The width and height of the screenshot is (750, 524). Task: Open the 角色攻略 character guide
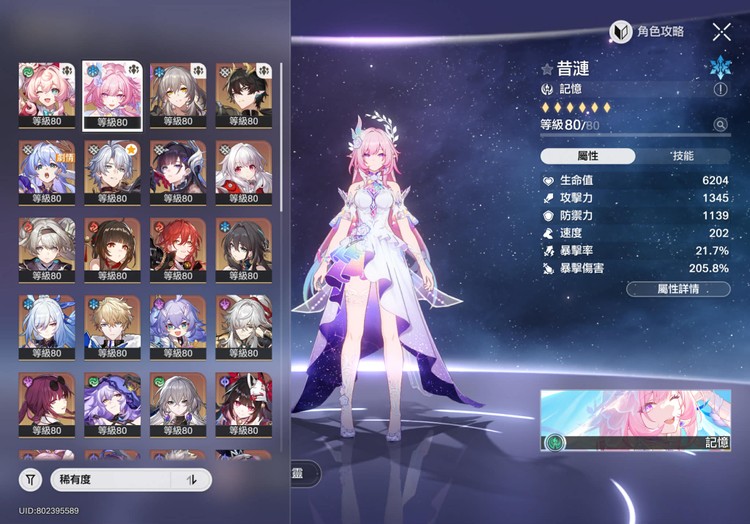coord(648,32)
